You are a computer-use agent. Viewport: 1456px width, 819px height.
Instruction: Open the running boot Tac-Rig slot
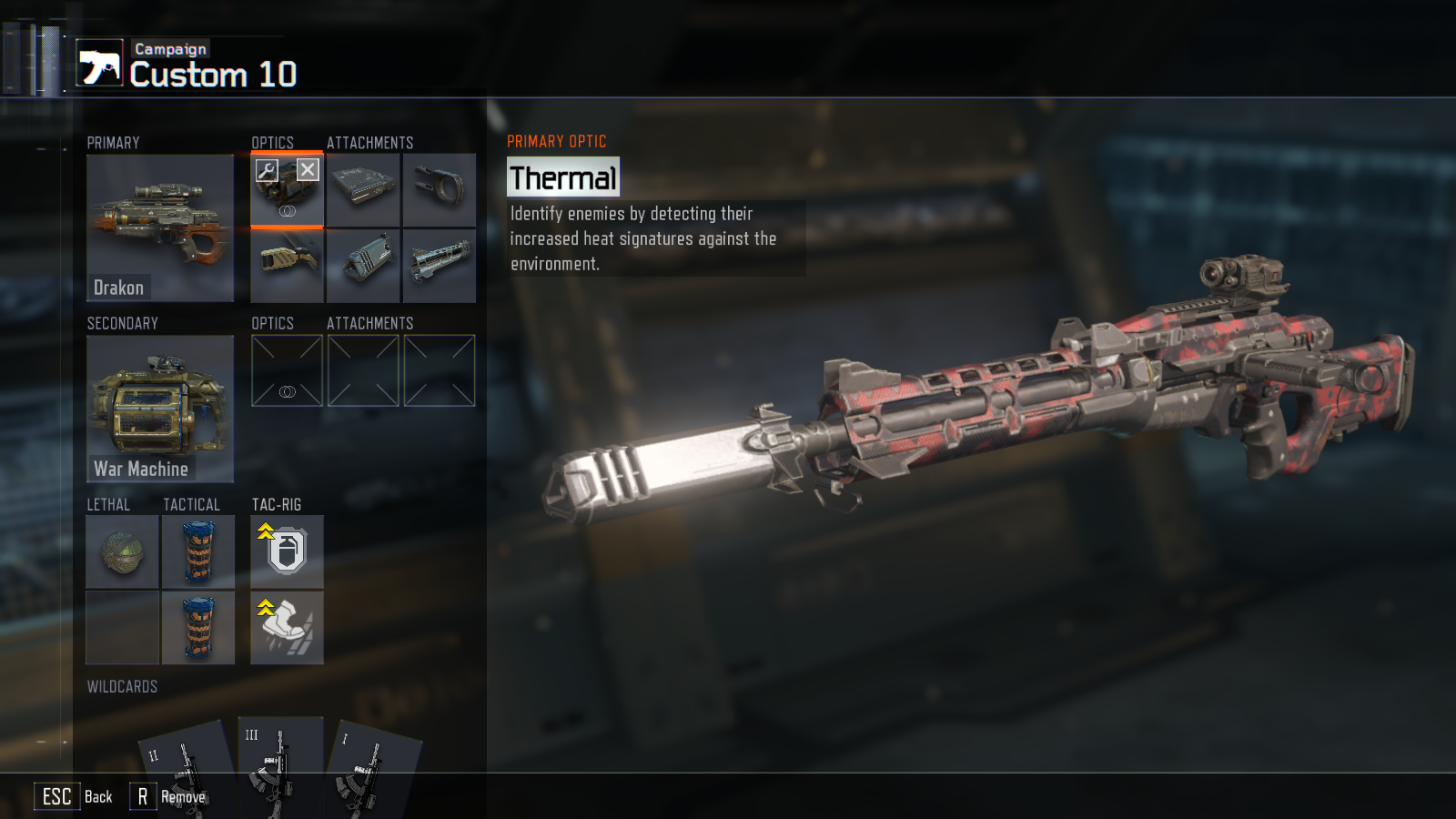287,627
